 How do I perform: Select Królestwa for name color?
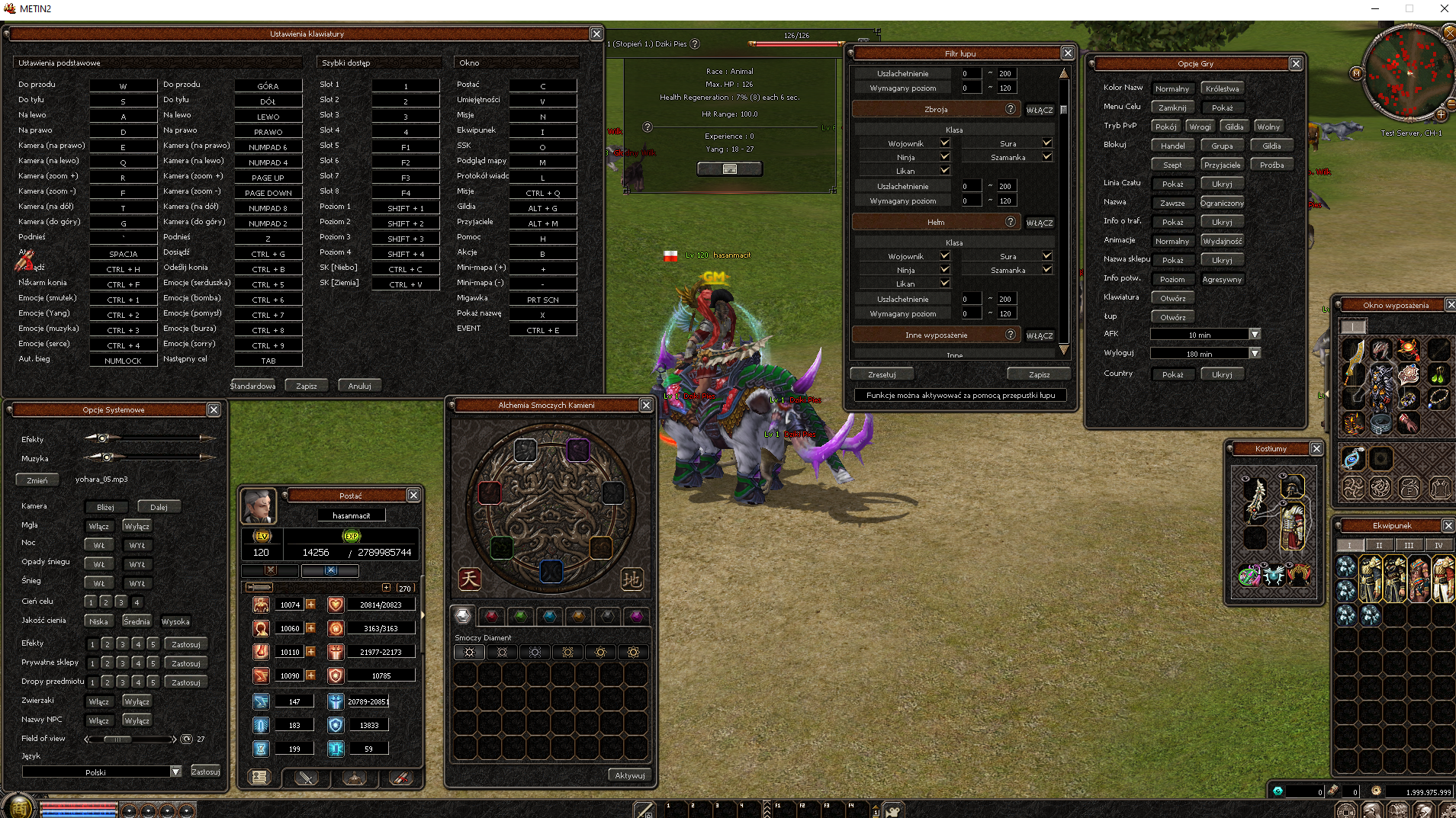pos(1222,89)
